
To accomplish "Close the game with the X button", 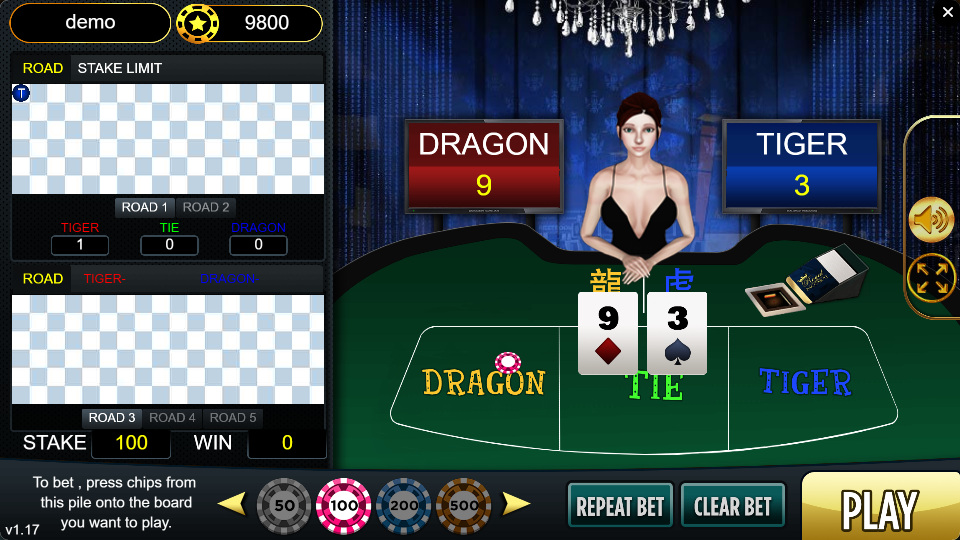I will tap(948, 12).
